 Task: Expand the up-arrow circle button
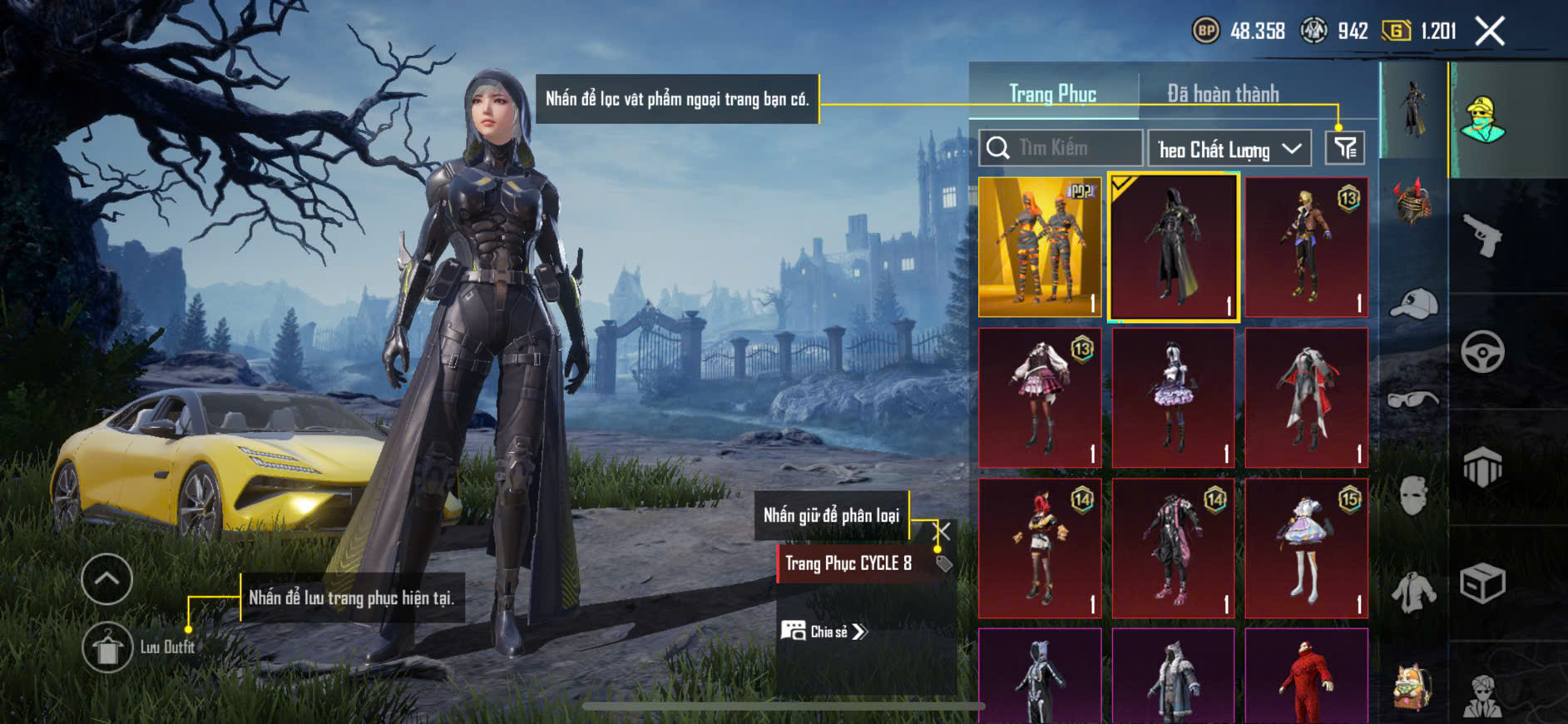[x=107, y=578]
